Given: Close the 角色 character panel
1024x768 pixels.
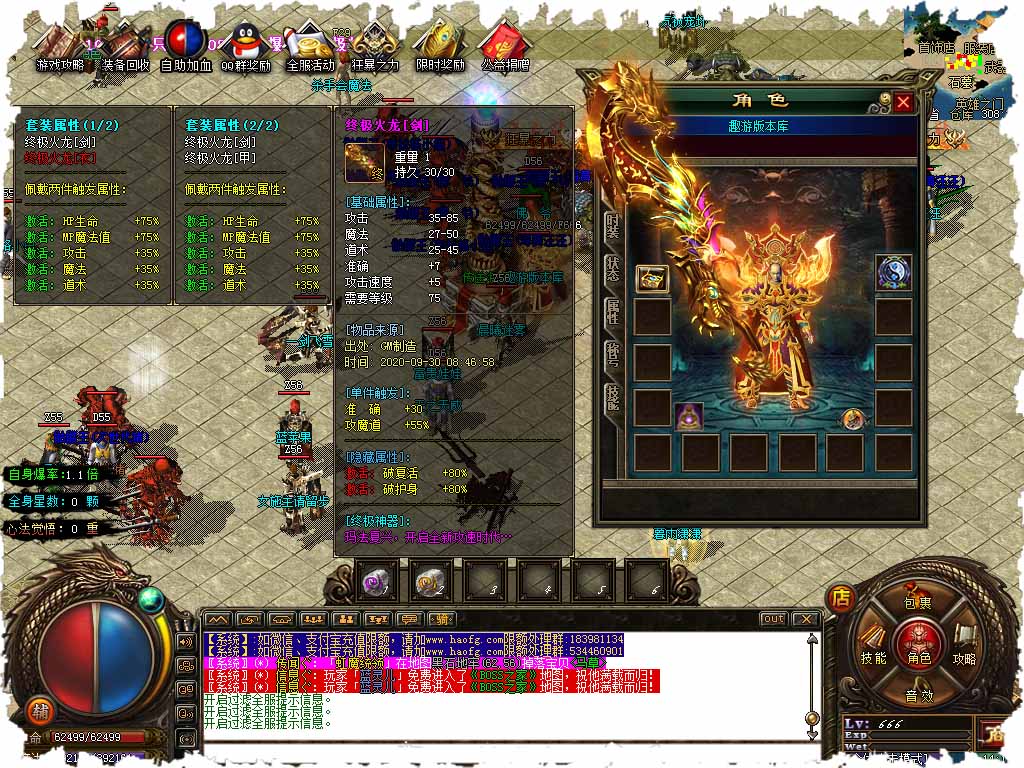Looking at the screenshot, I should [x=903, y=102].
